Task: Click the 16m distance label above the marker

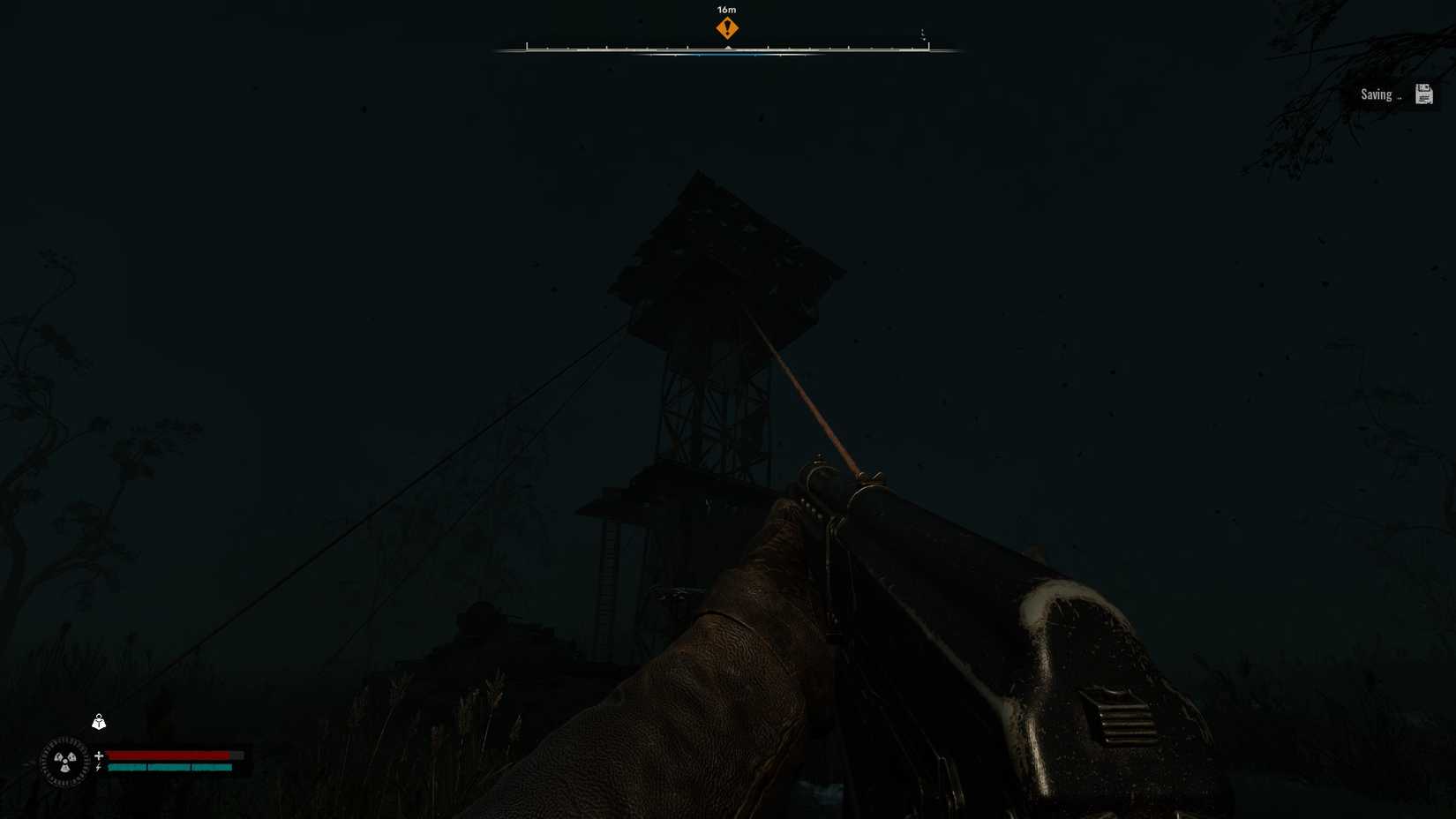Action: pos(726,10)
